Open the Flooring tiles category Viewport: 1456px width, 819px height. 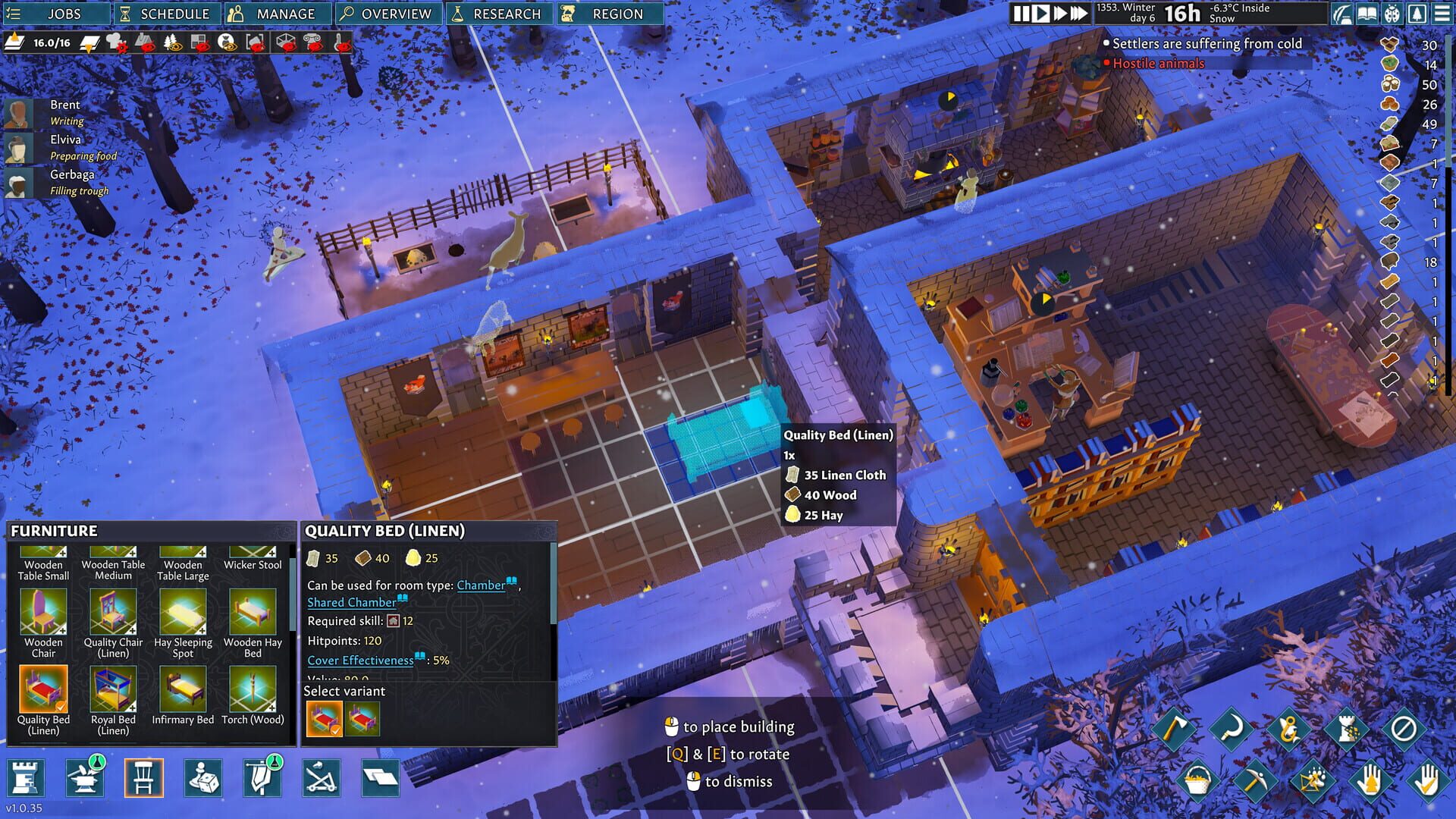381,777
